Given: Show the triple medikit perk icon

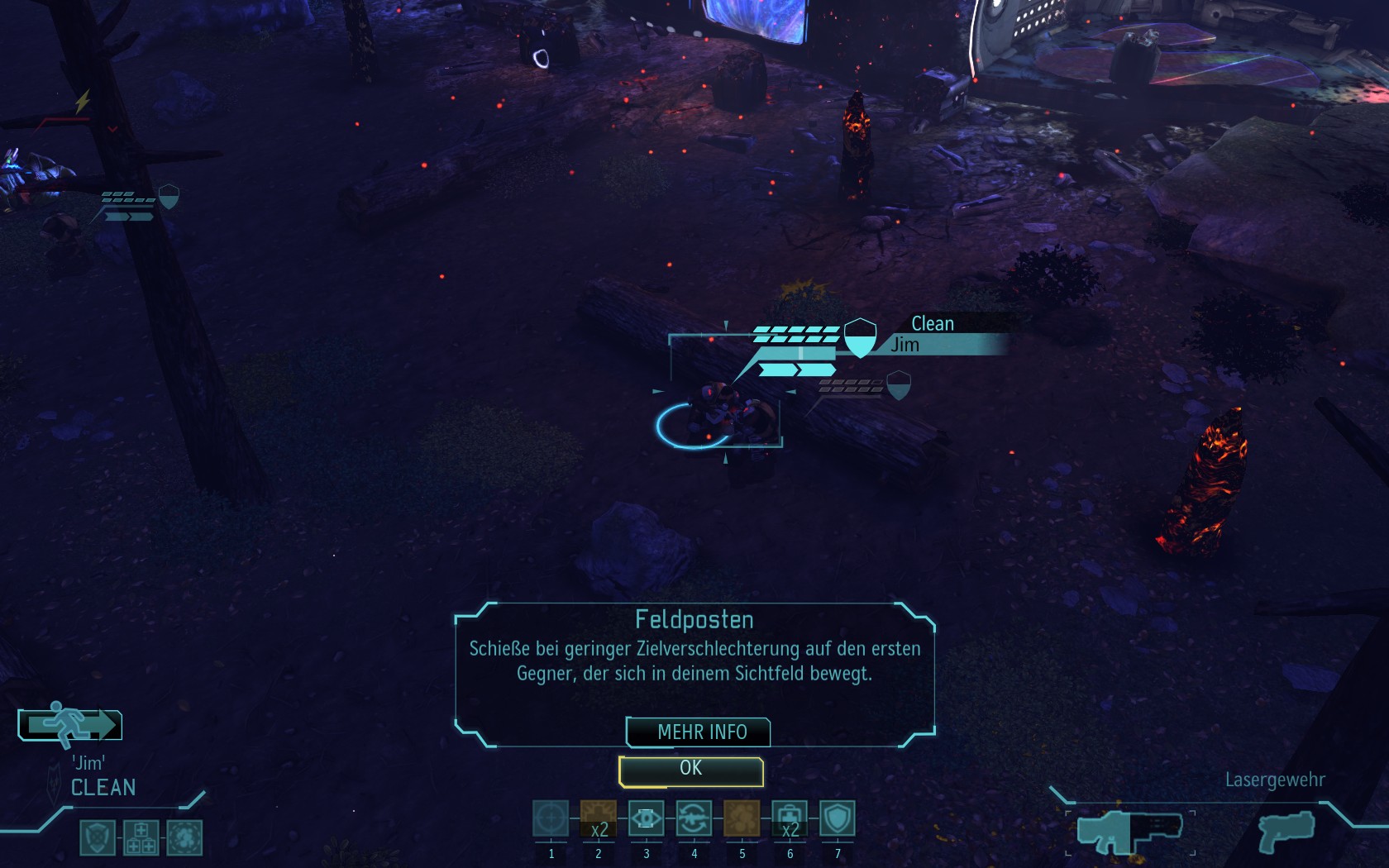Looking at the screenshot, I should coord(141,837).
